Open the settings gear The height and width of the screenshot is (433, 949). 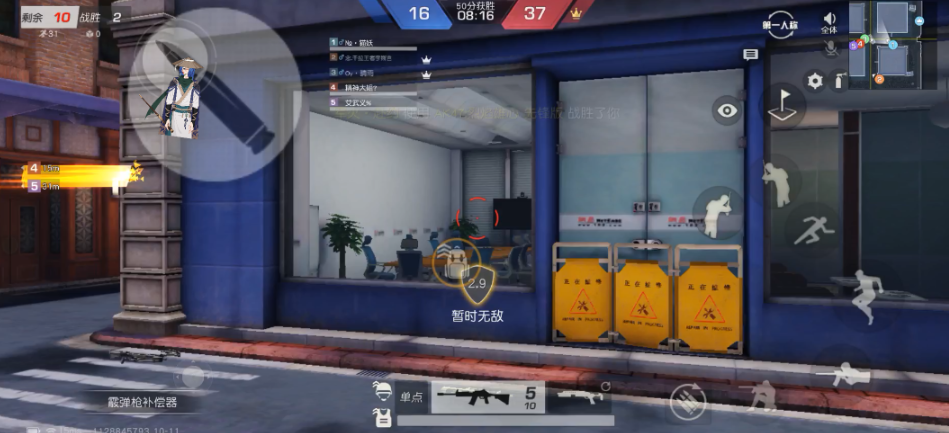click(x=815, y=81)
